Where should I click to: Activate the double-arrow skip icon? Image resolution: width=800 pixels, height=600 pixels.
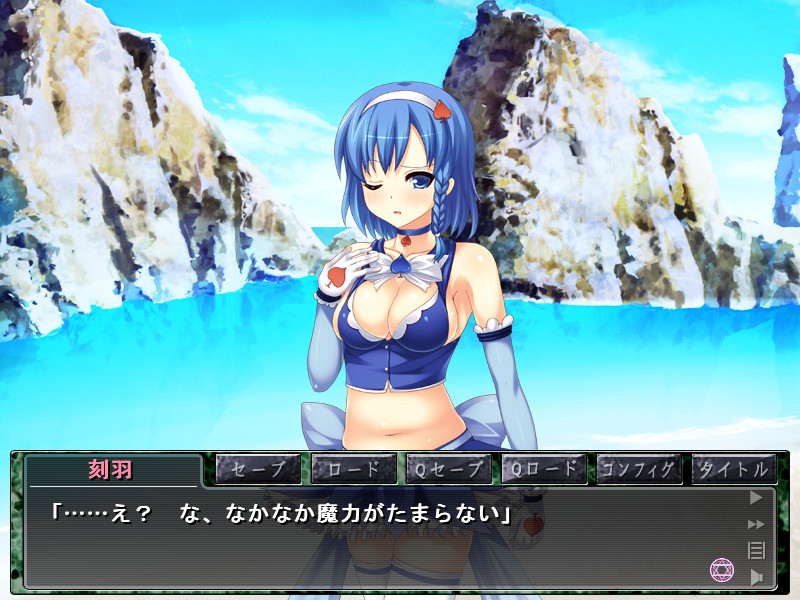tap(756, 523)
